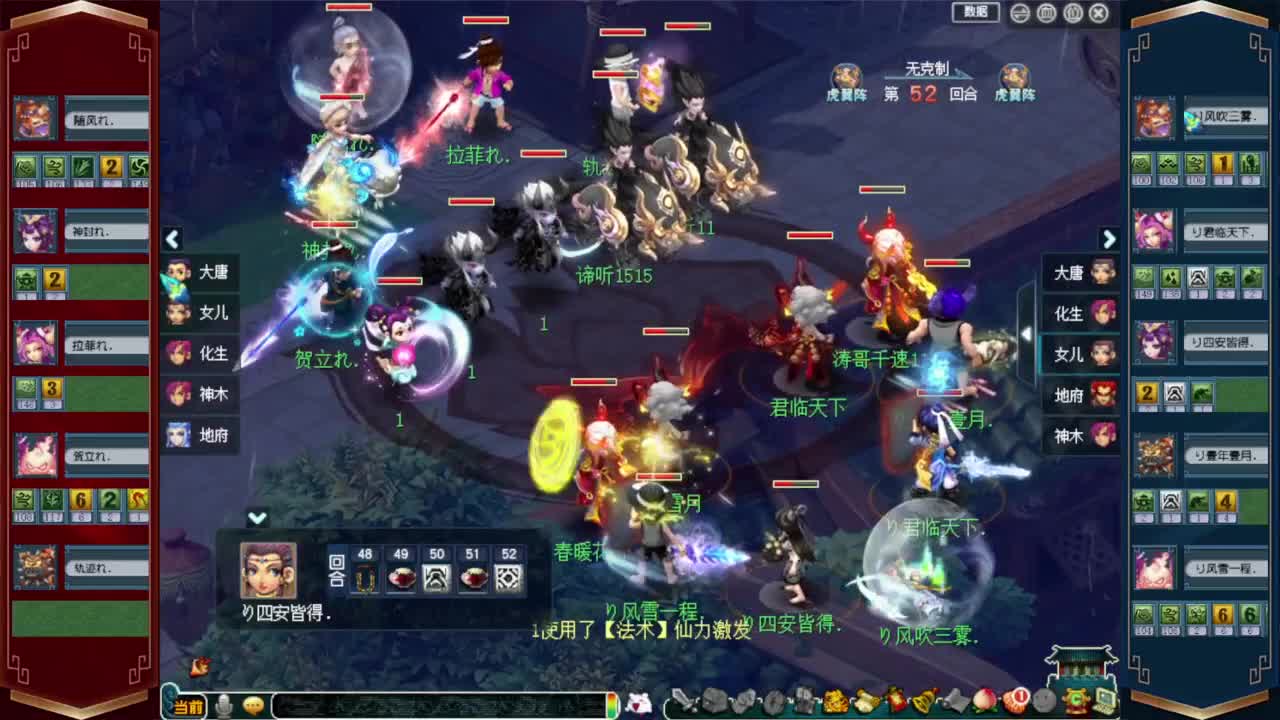Toggle voice chat with the microphone icon
The width and height of the screenshot is (1280, 720).
pyautogui.click(x=222, y=705)
